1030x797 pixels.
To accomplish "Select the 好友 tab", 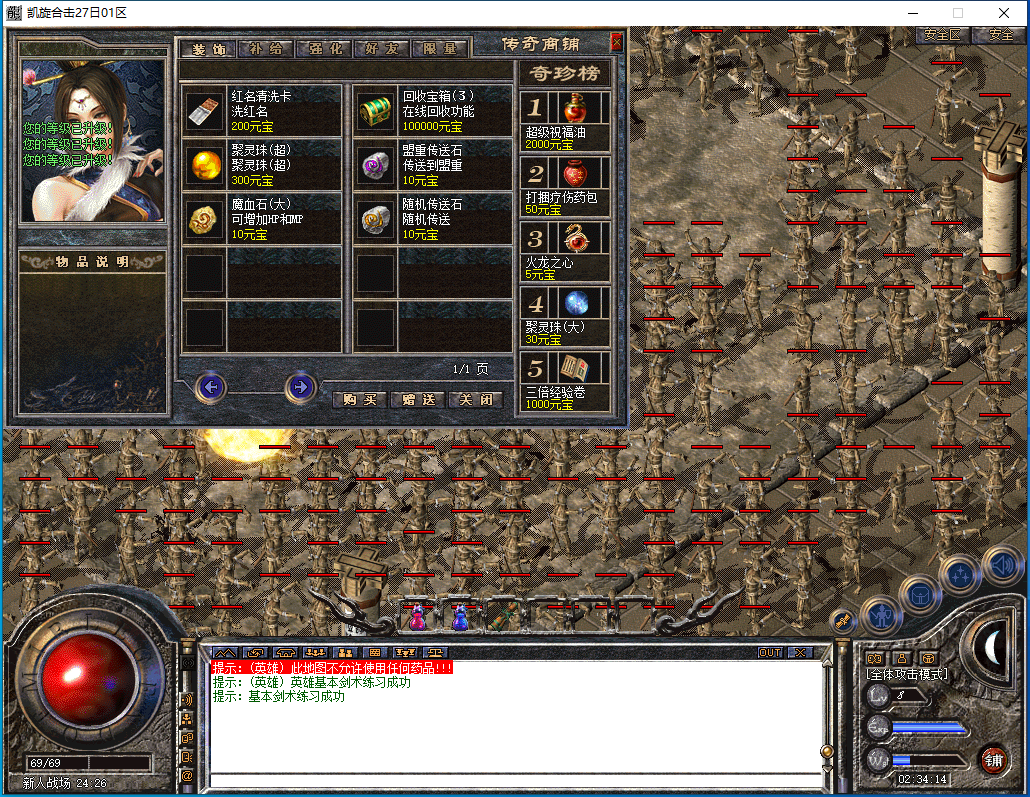I will tap(383, 48).
